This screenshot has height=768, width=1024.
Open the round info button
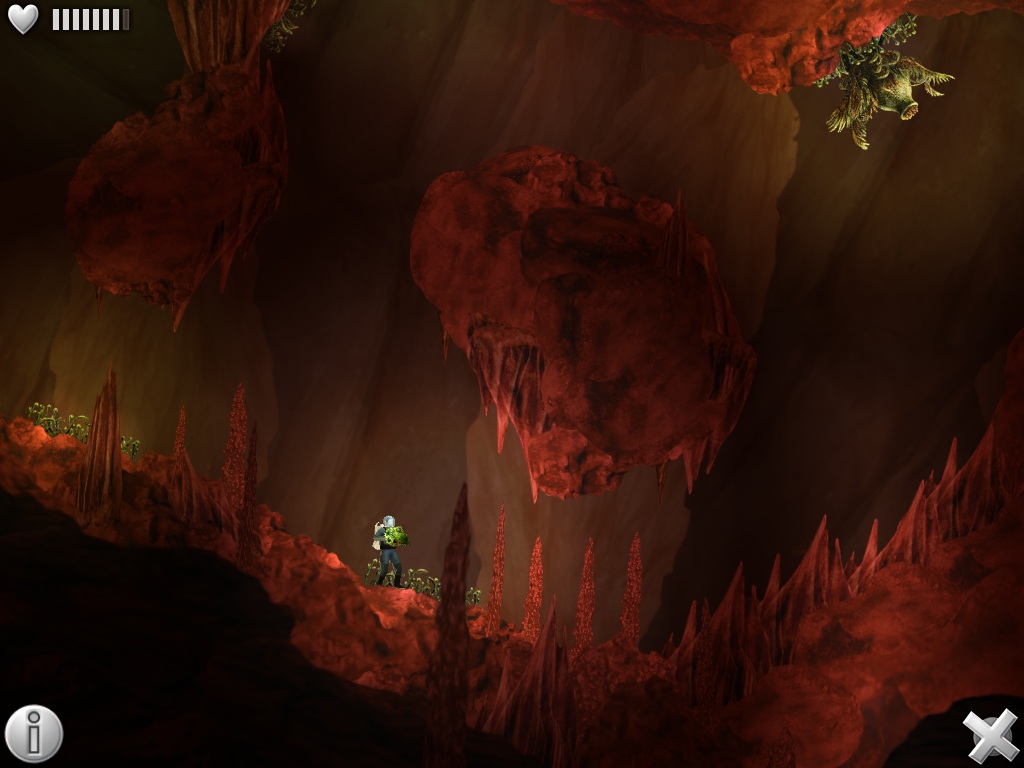(x=34, y=734)
